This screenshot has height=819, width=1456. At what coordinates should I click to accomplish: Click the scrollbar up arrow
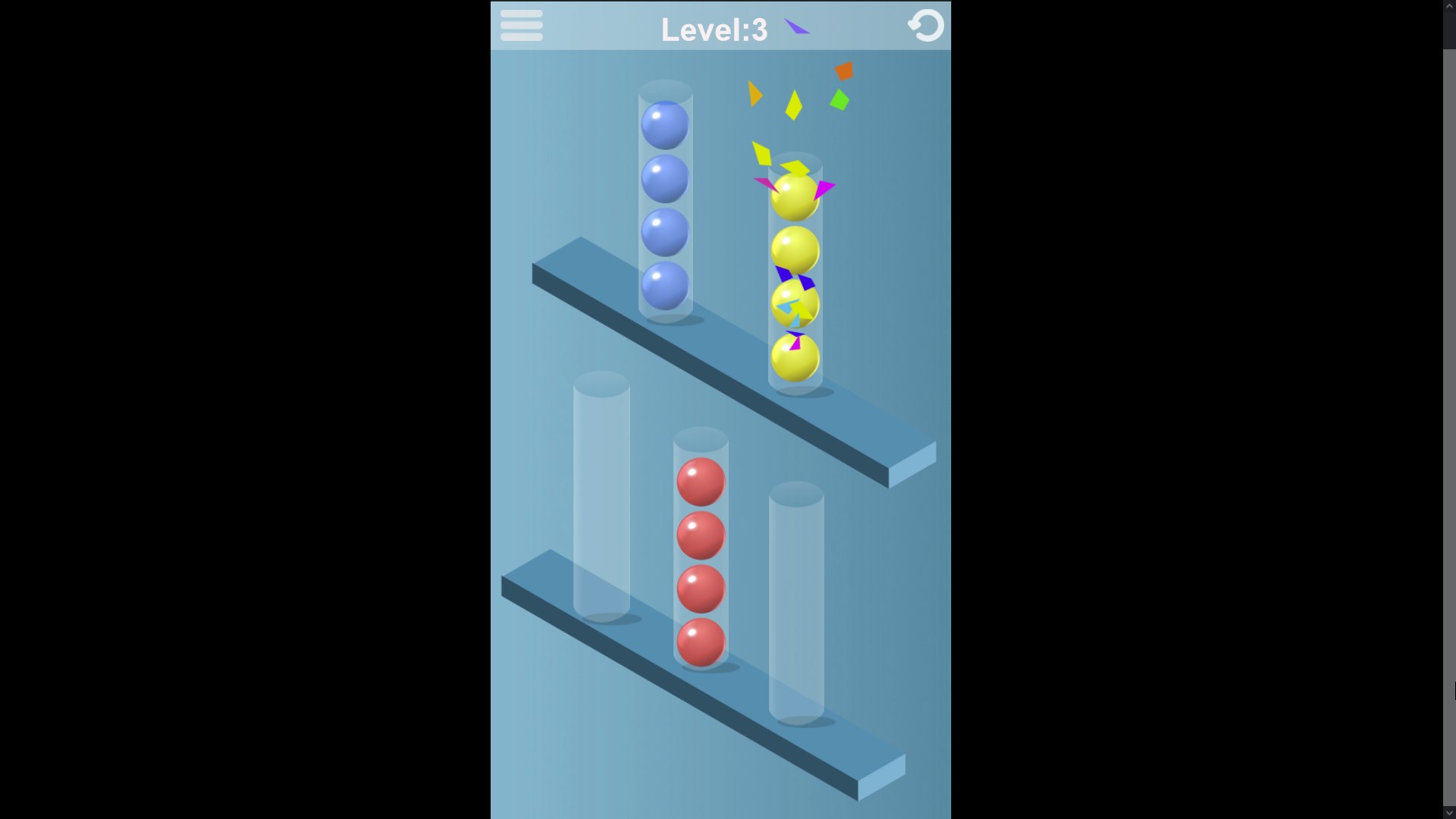(x=1451, y=5)
